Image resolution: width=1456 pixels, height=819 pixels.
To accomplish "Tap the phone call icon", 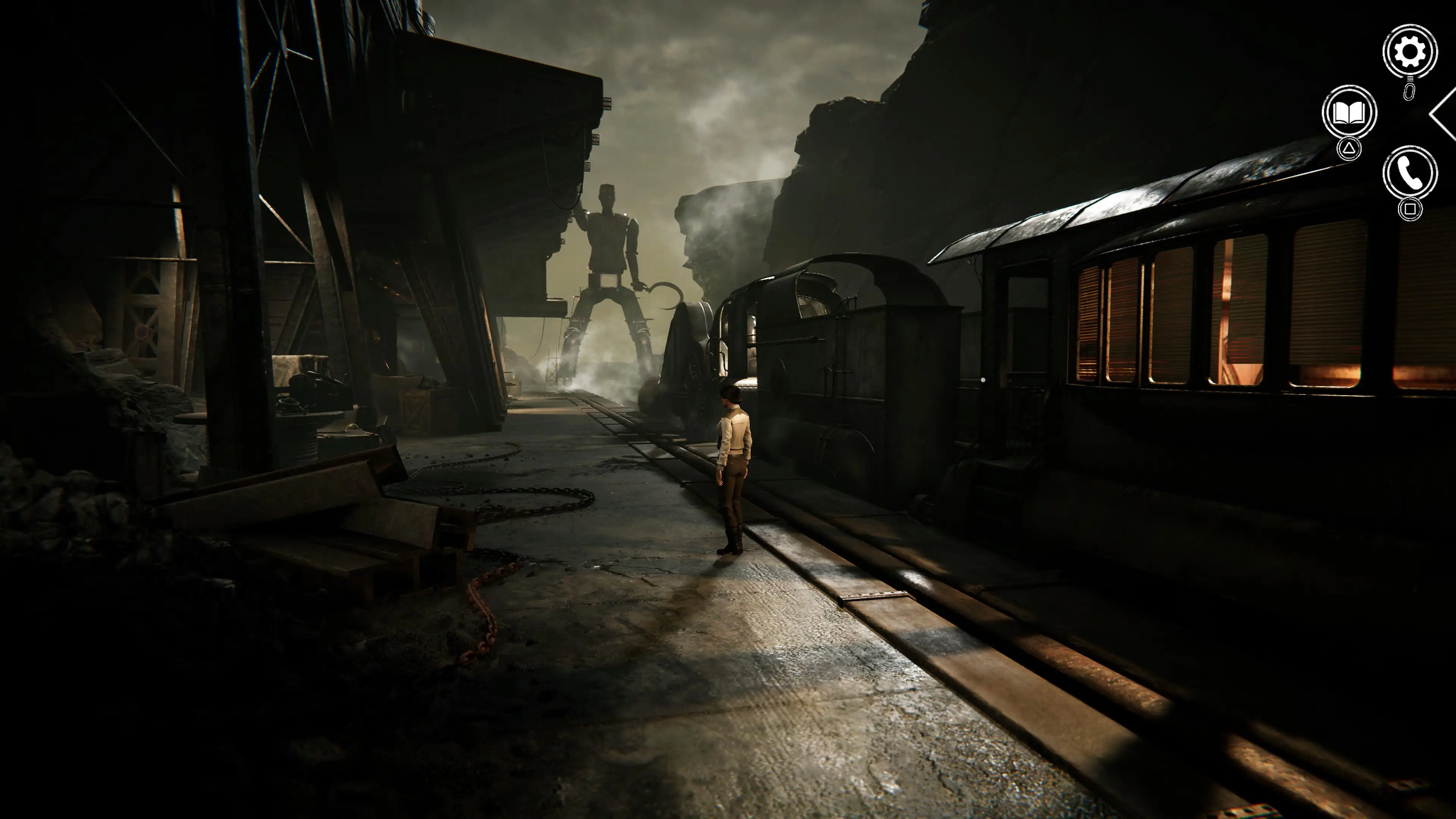I will click(1410, 173).
